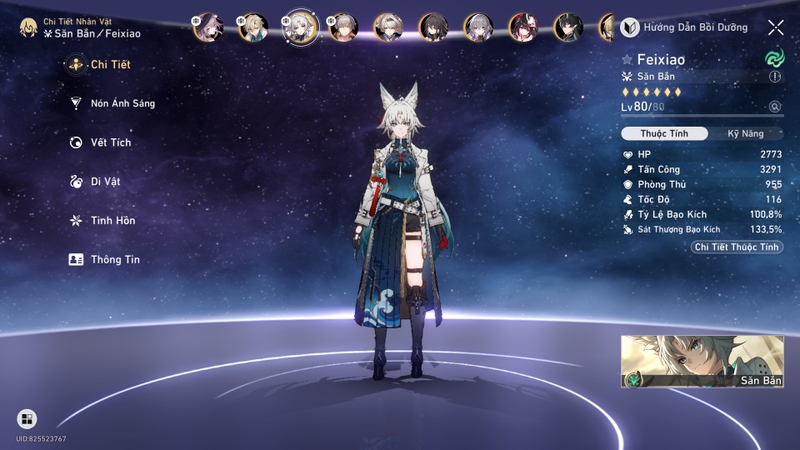Click the green Wind element icon
800x450 pixels.
click(x=773, y=58)
